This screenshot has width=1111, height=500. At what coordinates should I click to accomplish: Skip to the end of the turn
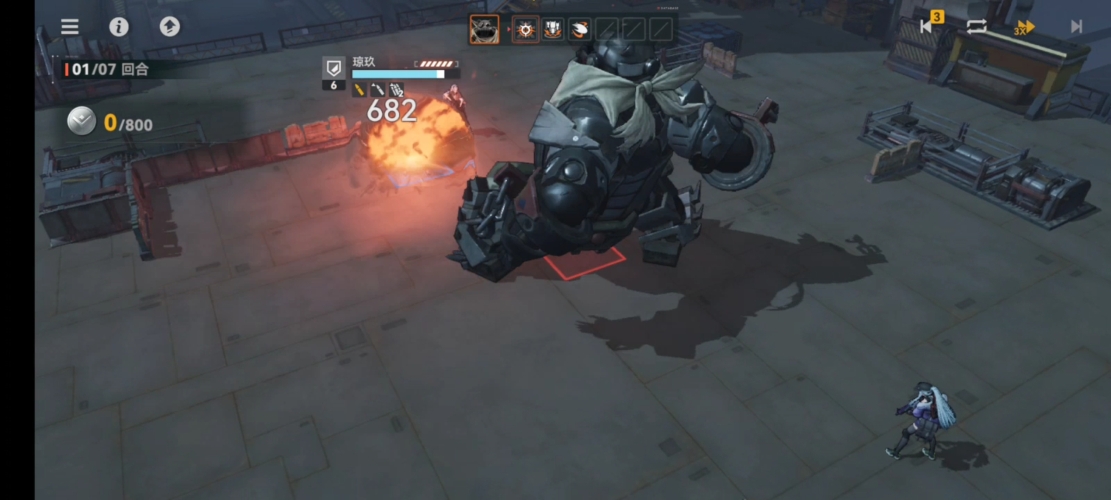coord(1076,27)
